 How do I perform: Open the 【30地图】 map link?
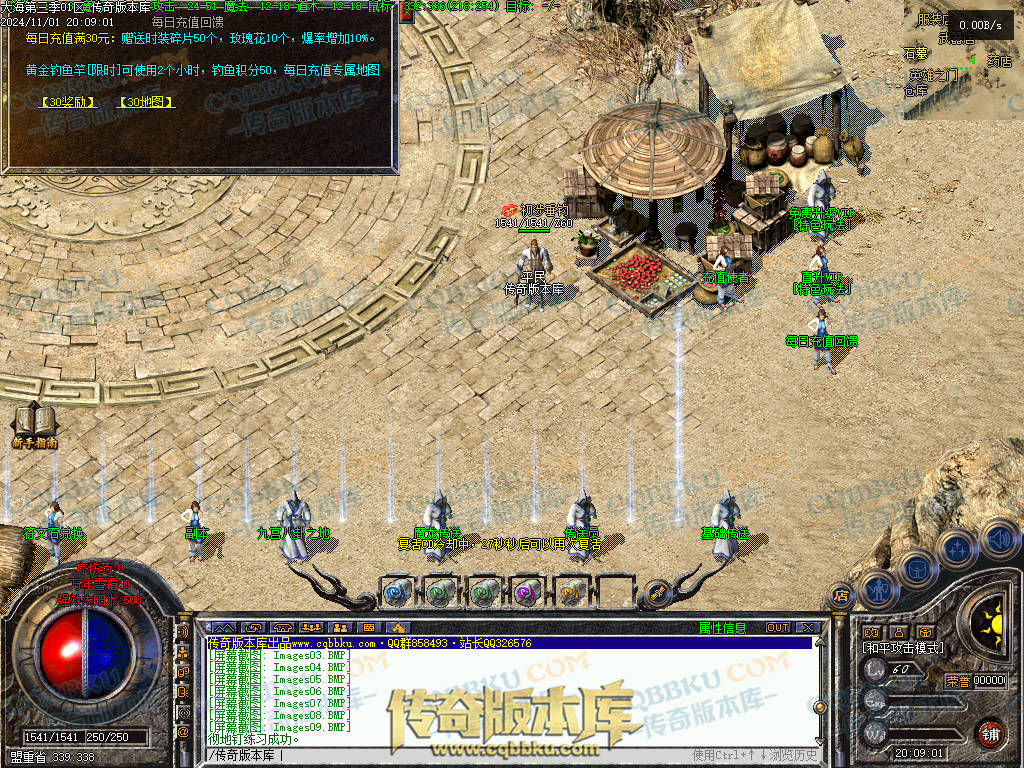(x=146, y=102)
